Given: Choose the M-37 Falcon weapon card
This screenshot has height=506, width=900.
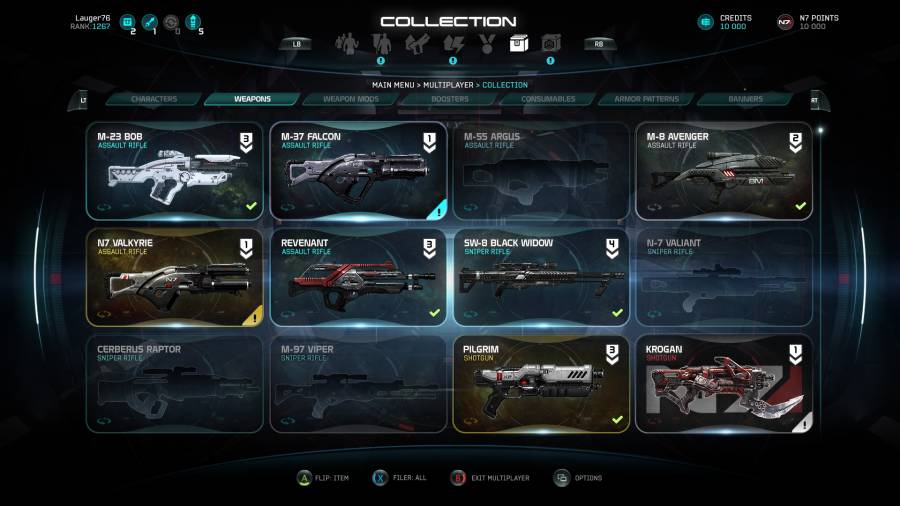Looking at the screenshot, I should pos(358,171).
